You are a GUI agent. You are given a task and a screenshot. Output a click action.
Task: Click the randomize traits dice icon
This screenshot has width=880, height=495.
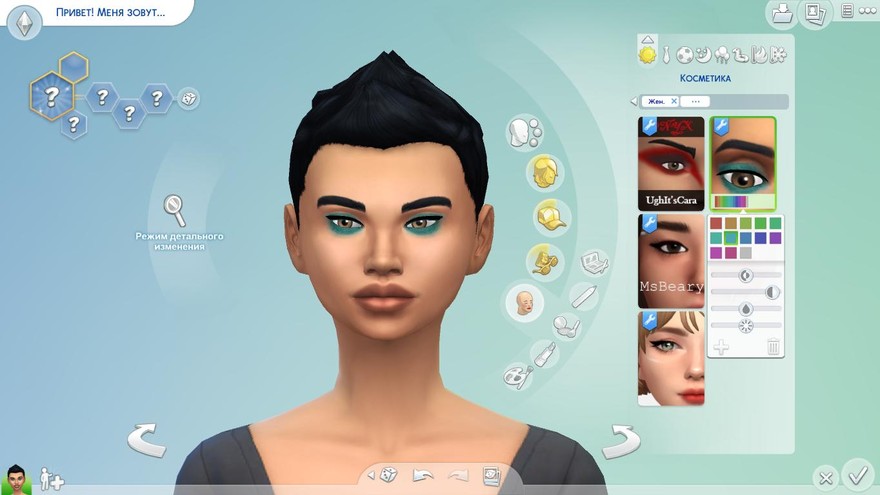187,98
